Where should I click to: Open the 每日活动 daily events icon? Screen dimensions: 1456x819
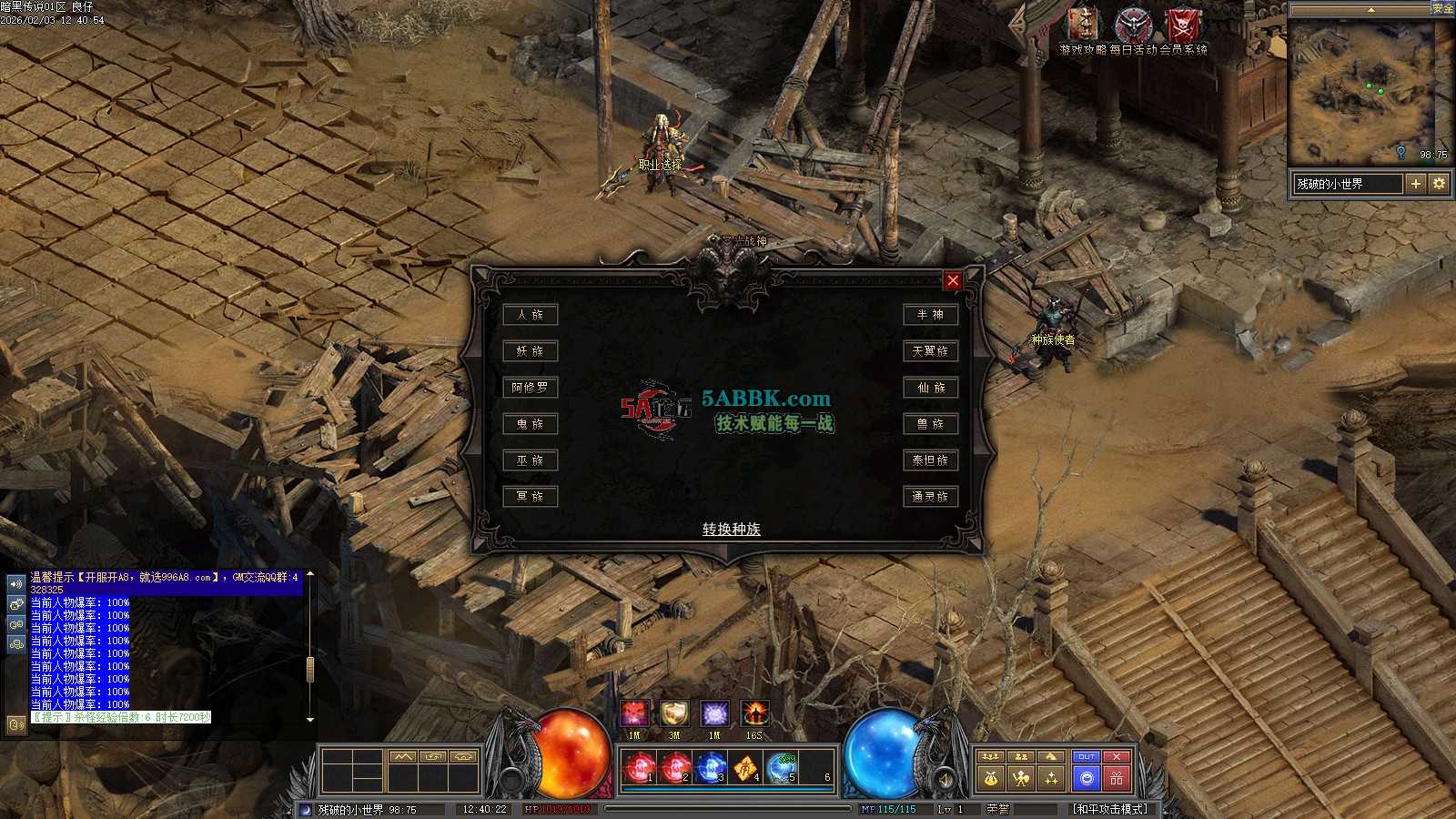[1133, 25]
